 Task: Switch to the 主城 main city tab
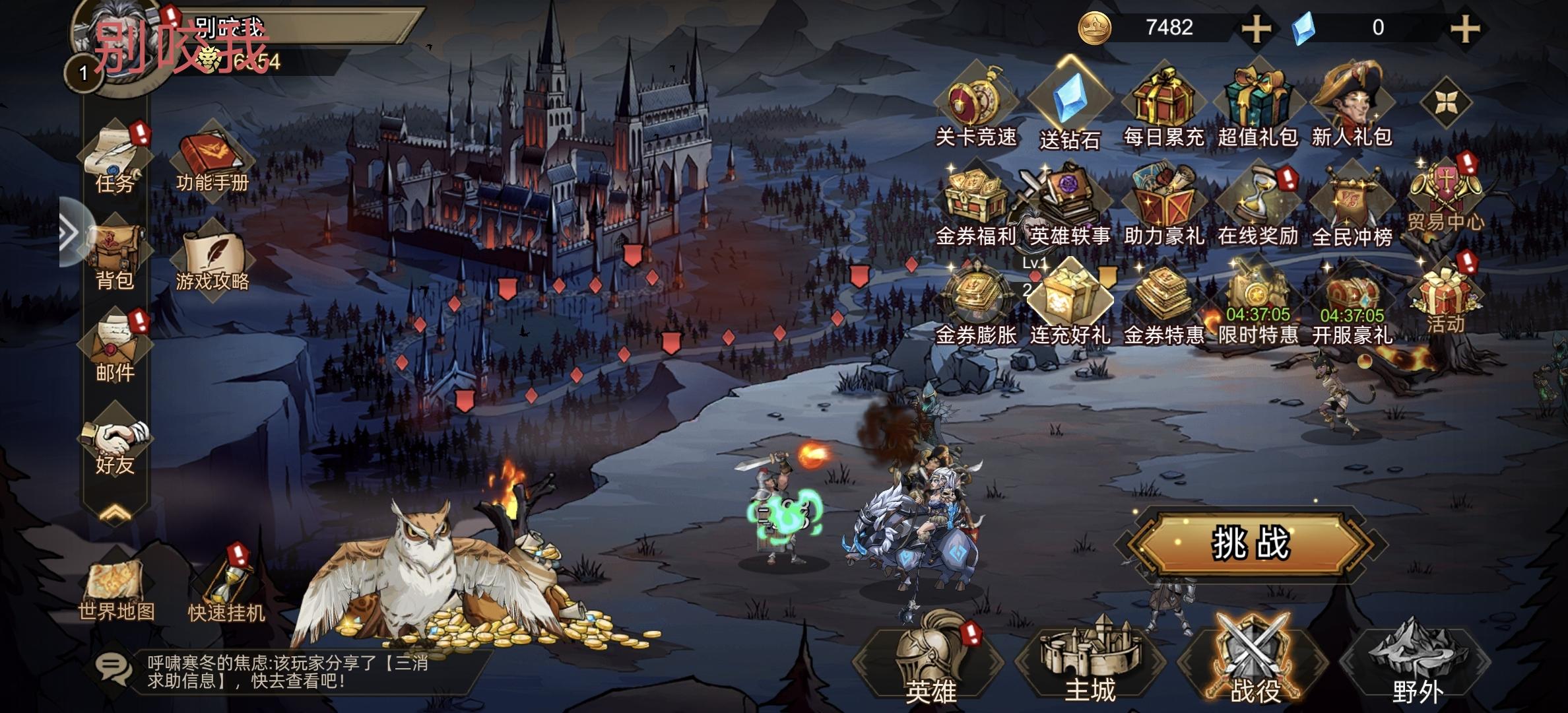pyautogui.click(x=1090, y=660)
